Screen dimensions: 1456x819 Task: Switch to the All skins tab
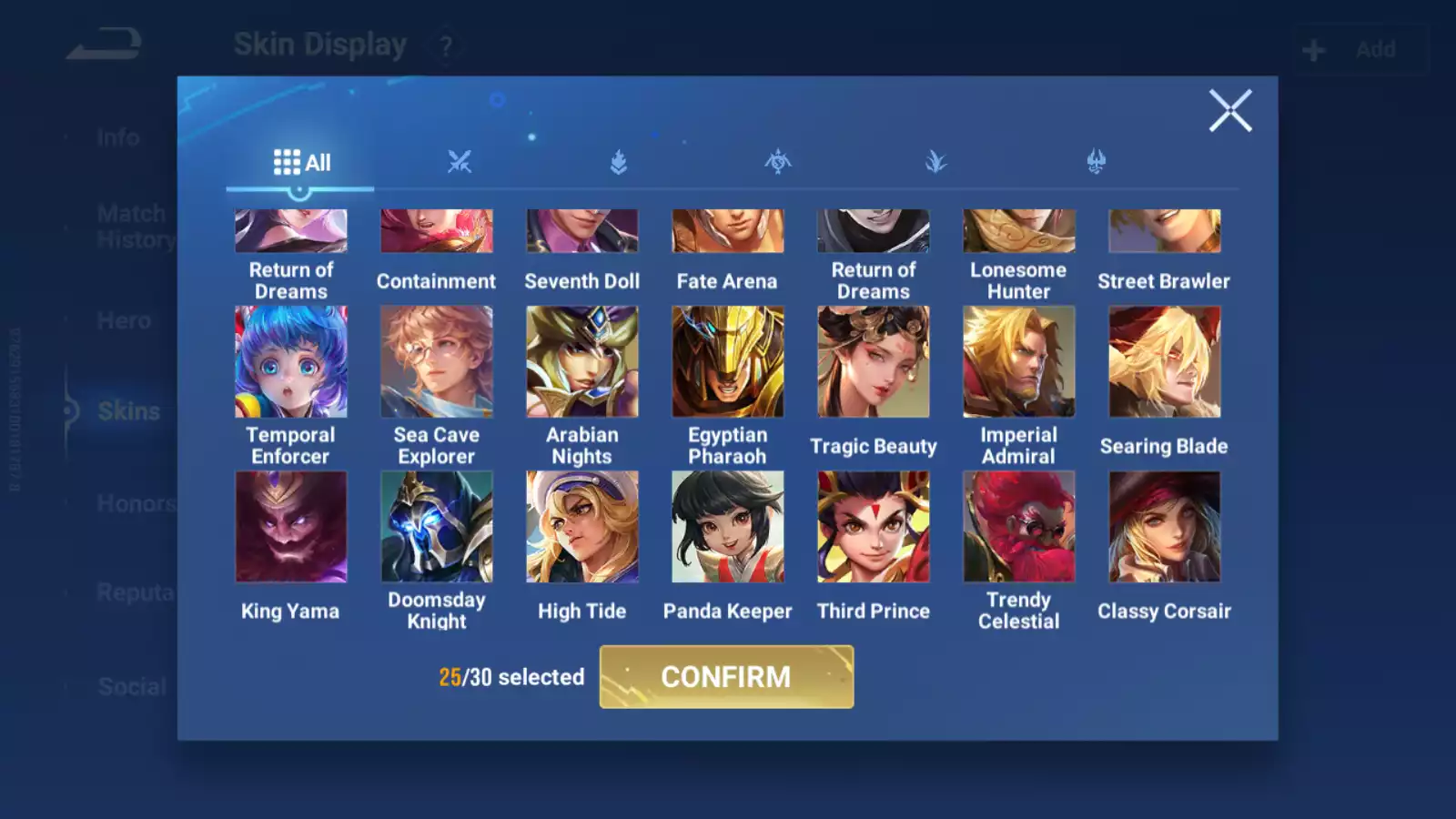click(x=301, y=163)
